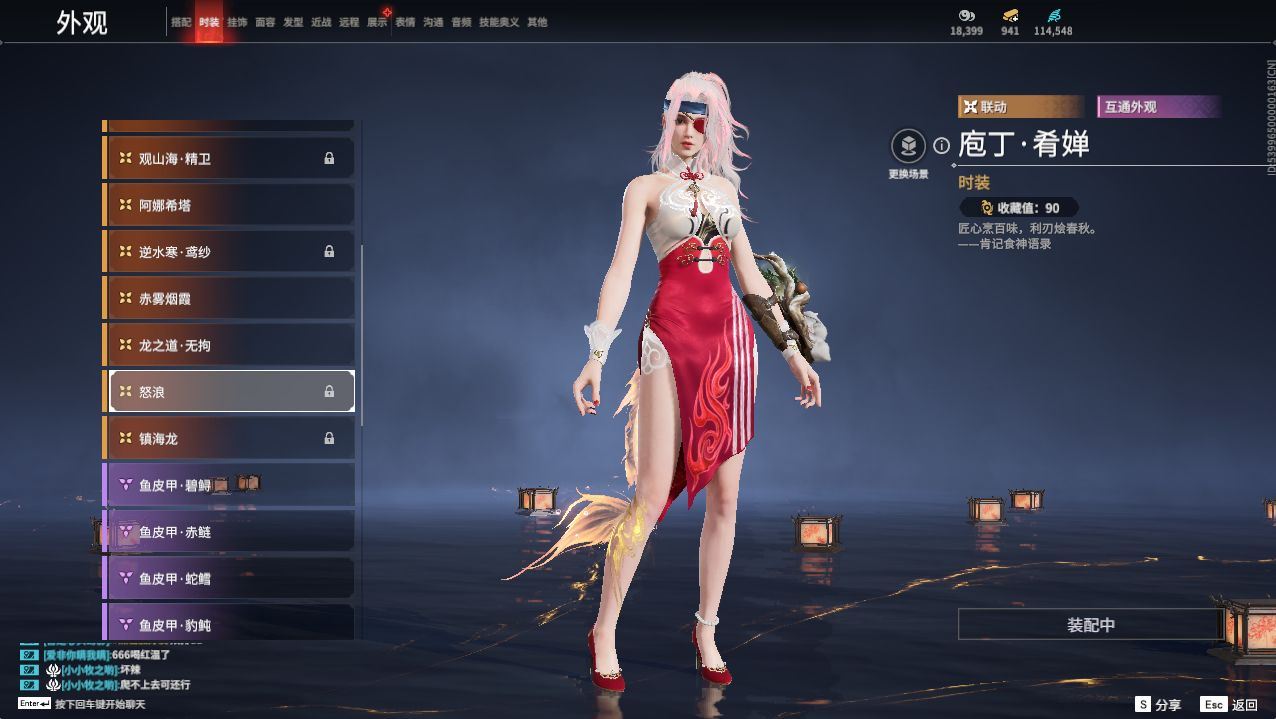Choose the 观山海·精卫 outfit

[x=230, y=158]
